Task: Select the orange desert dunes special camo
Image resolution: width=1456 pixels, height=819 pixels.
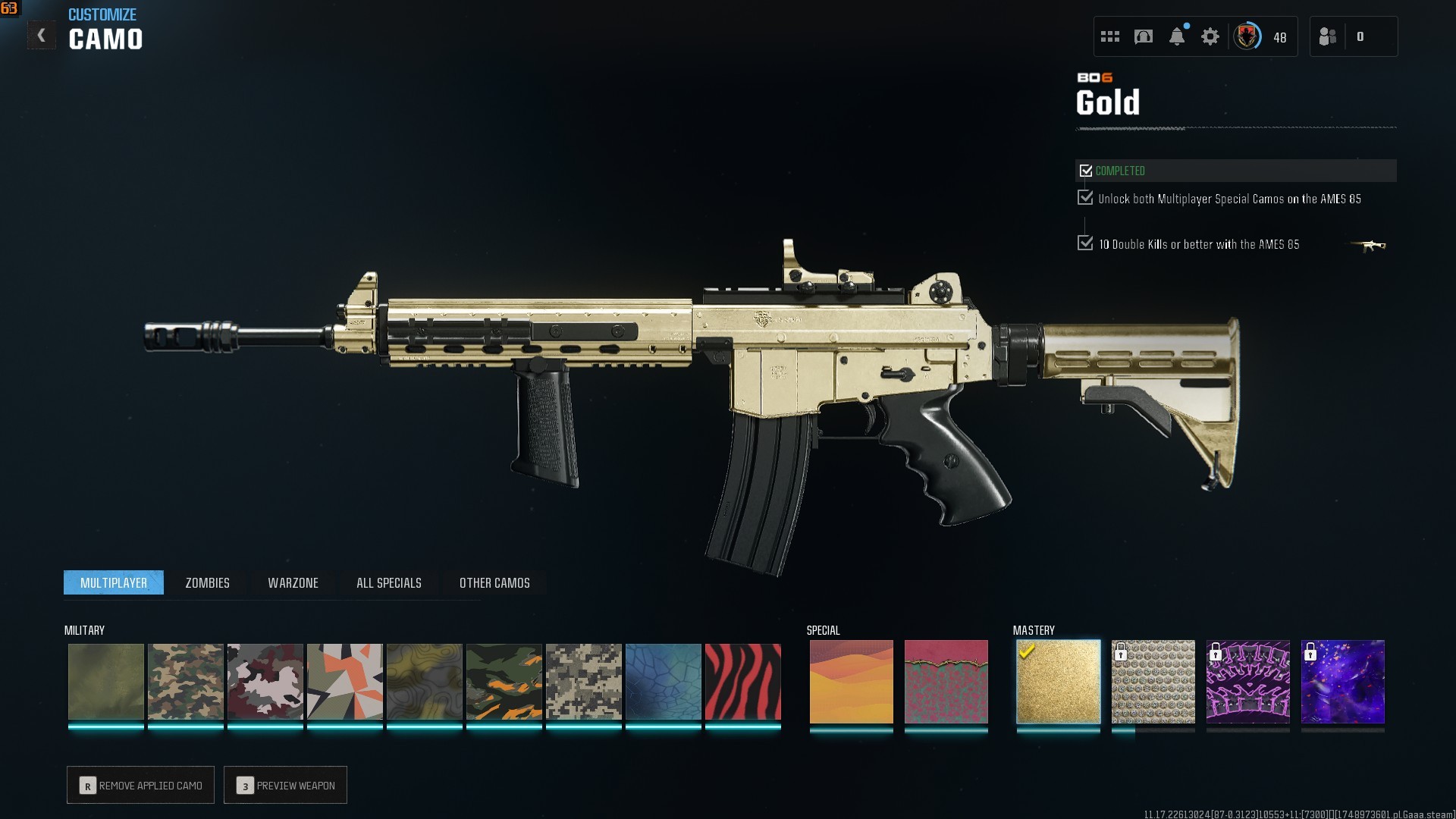Action: [x=851, y=682]
